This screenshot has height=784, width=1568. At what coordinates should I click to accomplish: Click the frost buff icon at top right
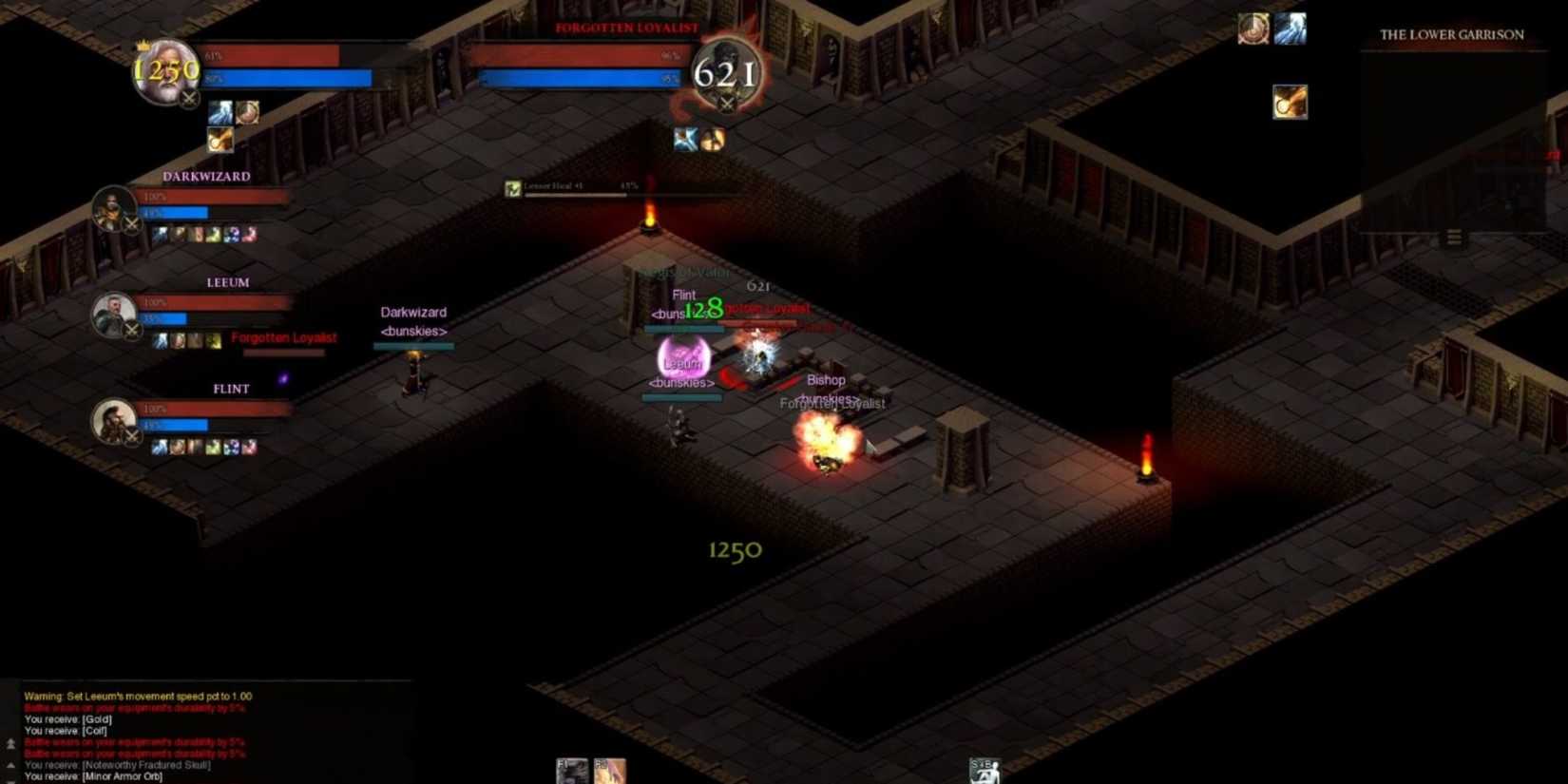click(1290, 29)
